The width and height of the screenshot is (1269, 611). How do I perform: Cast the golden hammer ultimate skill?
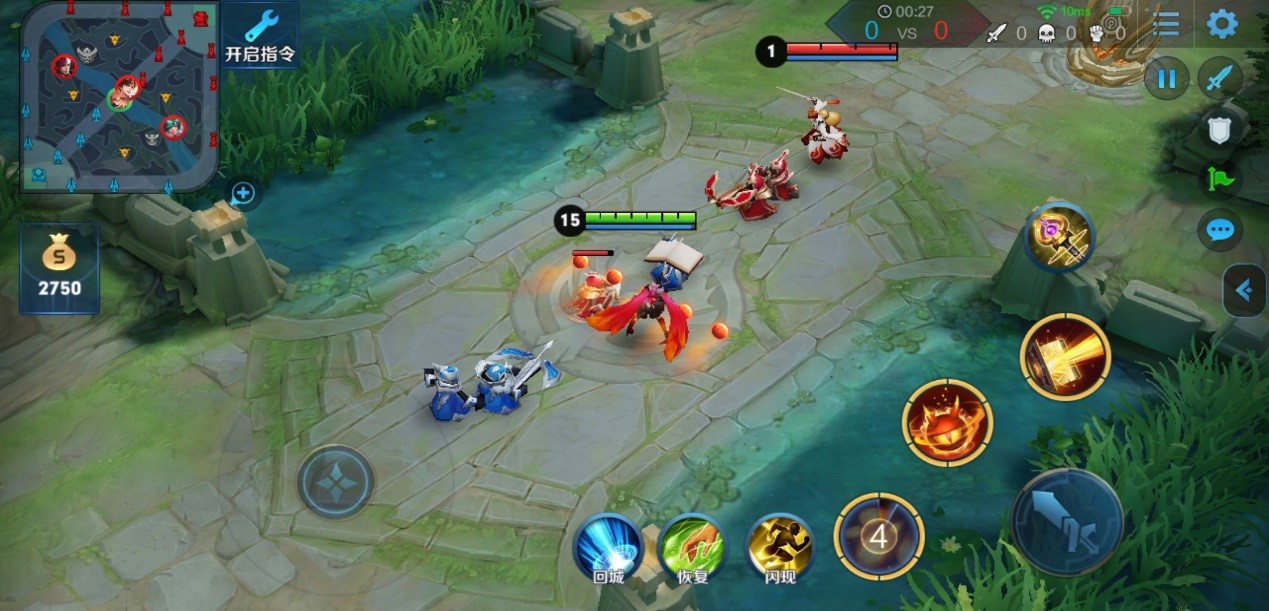1065,357
